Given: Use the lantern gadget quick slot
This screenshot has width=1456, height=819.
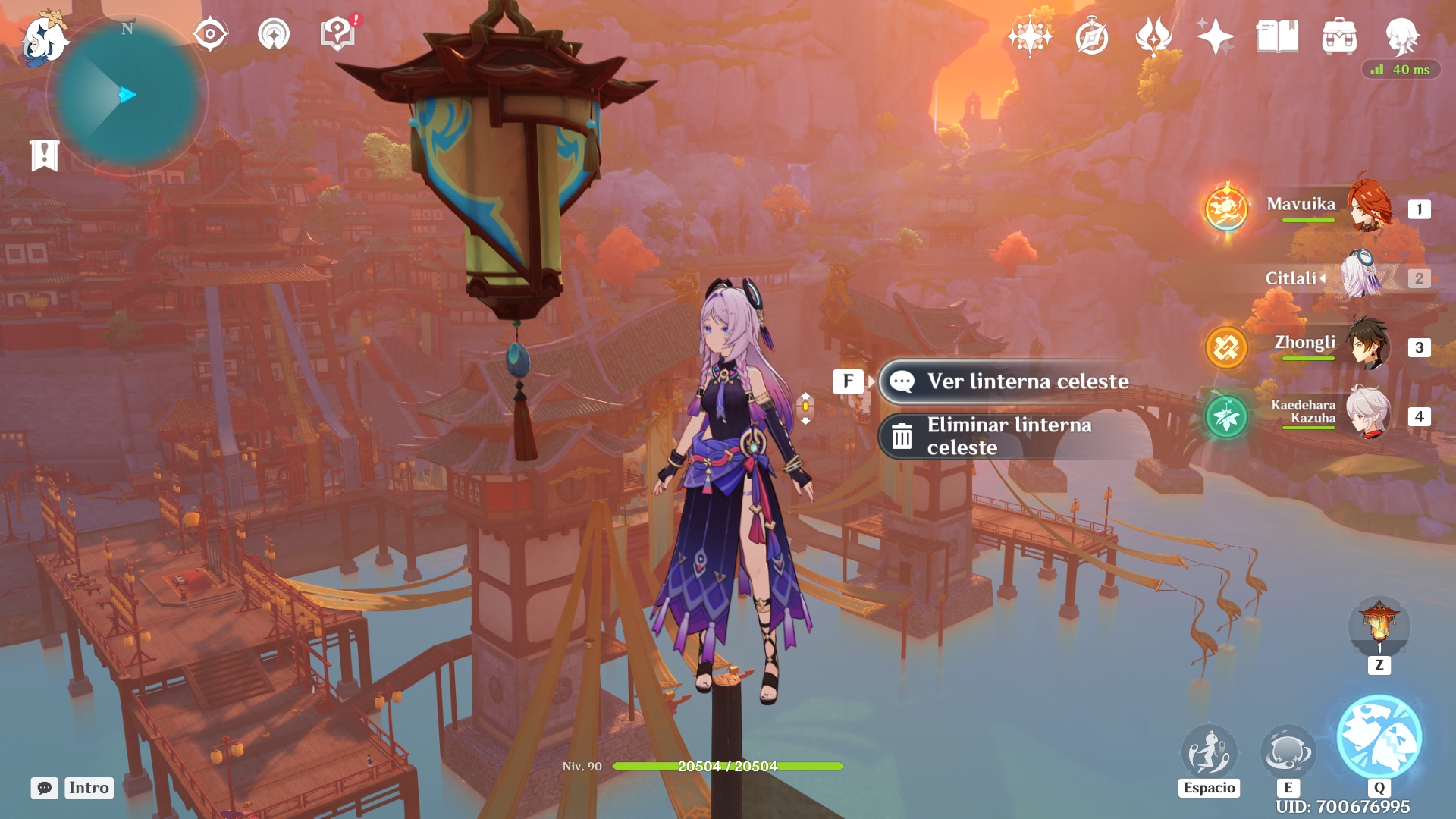Looking at the screenshot, I should pos(1379,626).
